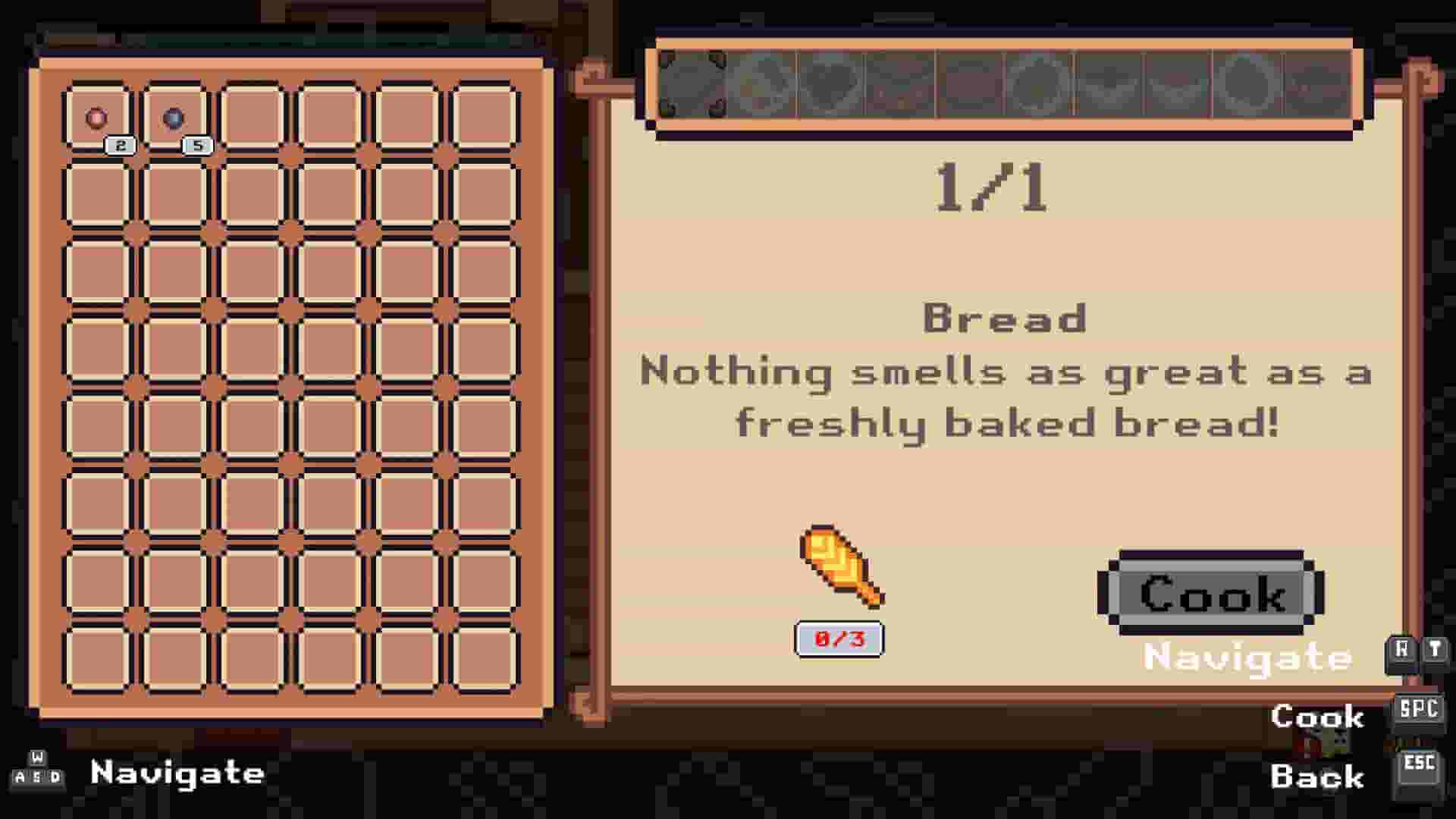The width and height of the screenshot is (1456, 819).
Task: Click the Navigate label beside the R T keys
Action: pyautogui.click(x=1247, y=657)
